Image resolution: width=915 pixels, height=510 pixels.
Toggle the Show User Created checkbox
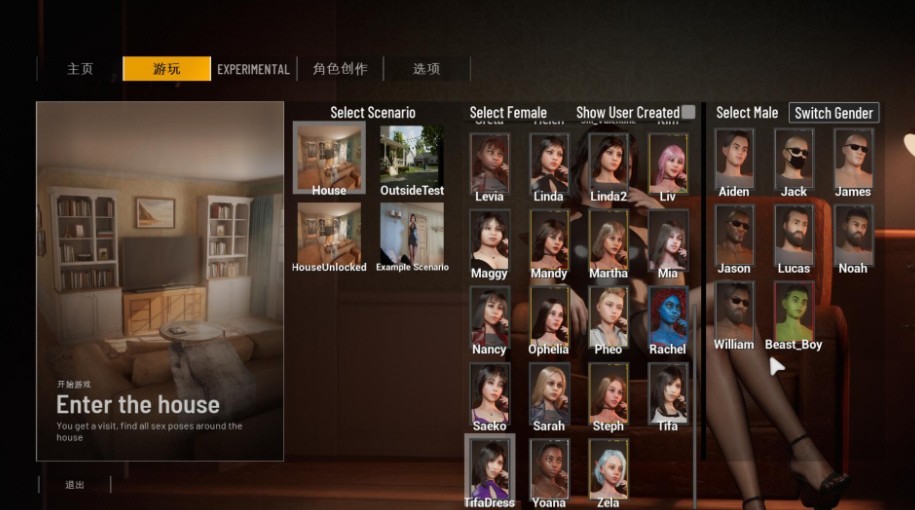(x=688, y=112)
